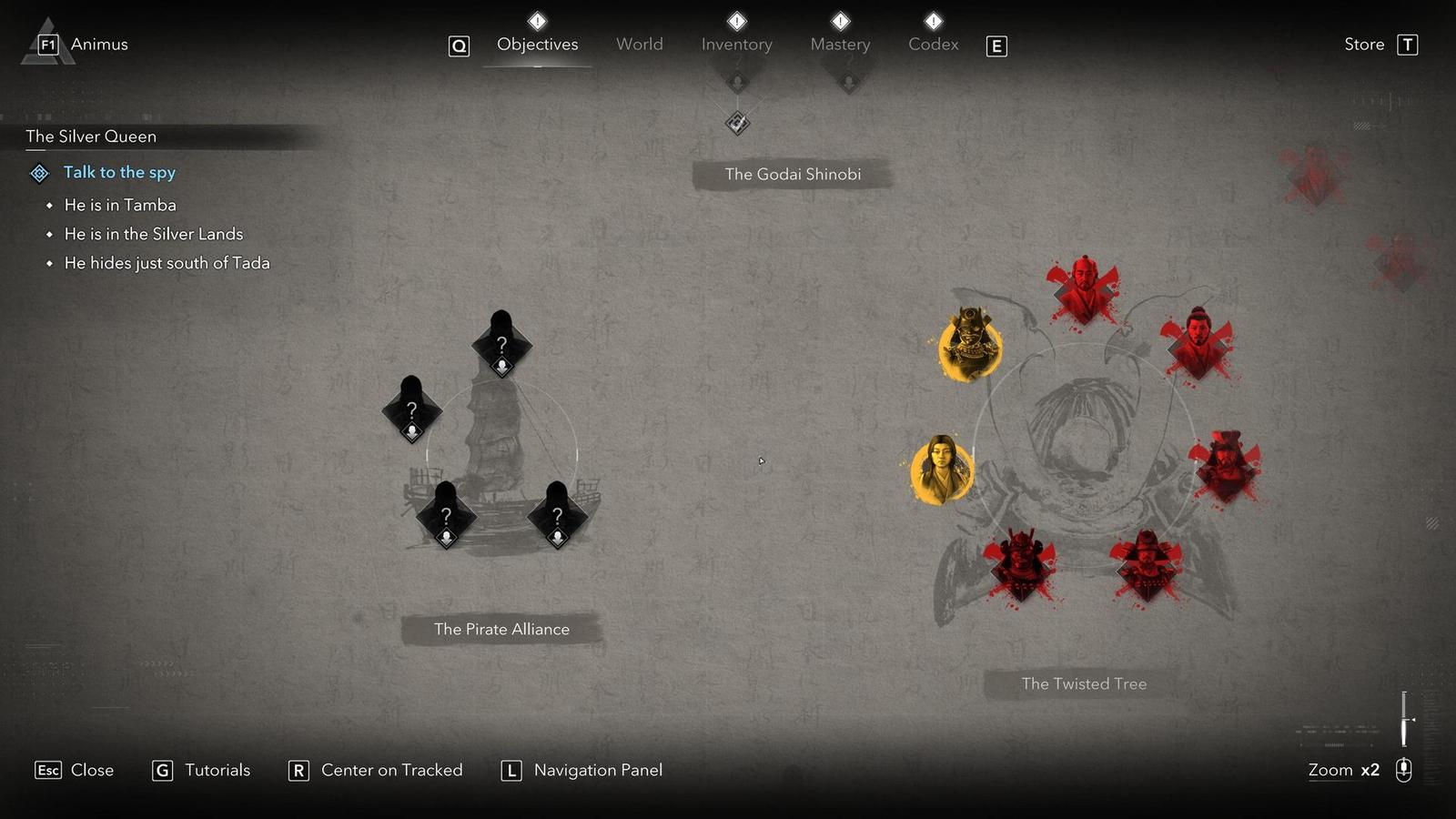Image resolution: width=1456 pixels, height=819 pixels.
Task: Open the Codex tab
Action: (x=933, y=44)
